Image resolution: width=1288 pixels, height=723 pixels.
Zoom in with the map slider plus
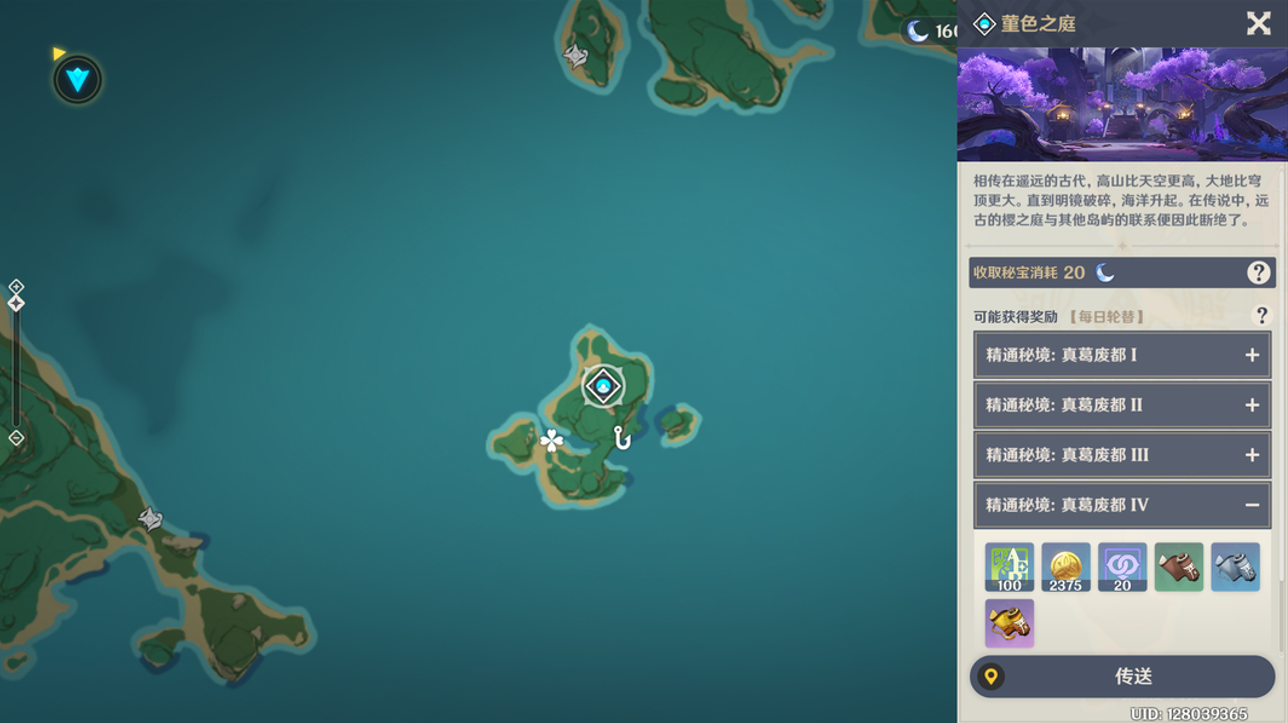16,287
